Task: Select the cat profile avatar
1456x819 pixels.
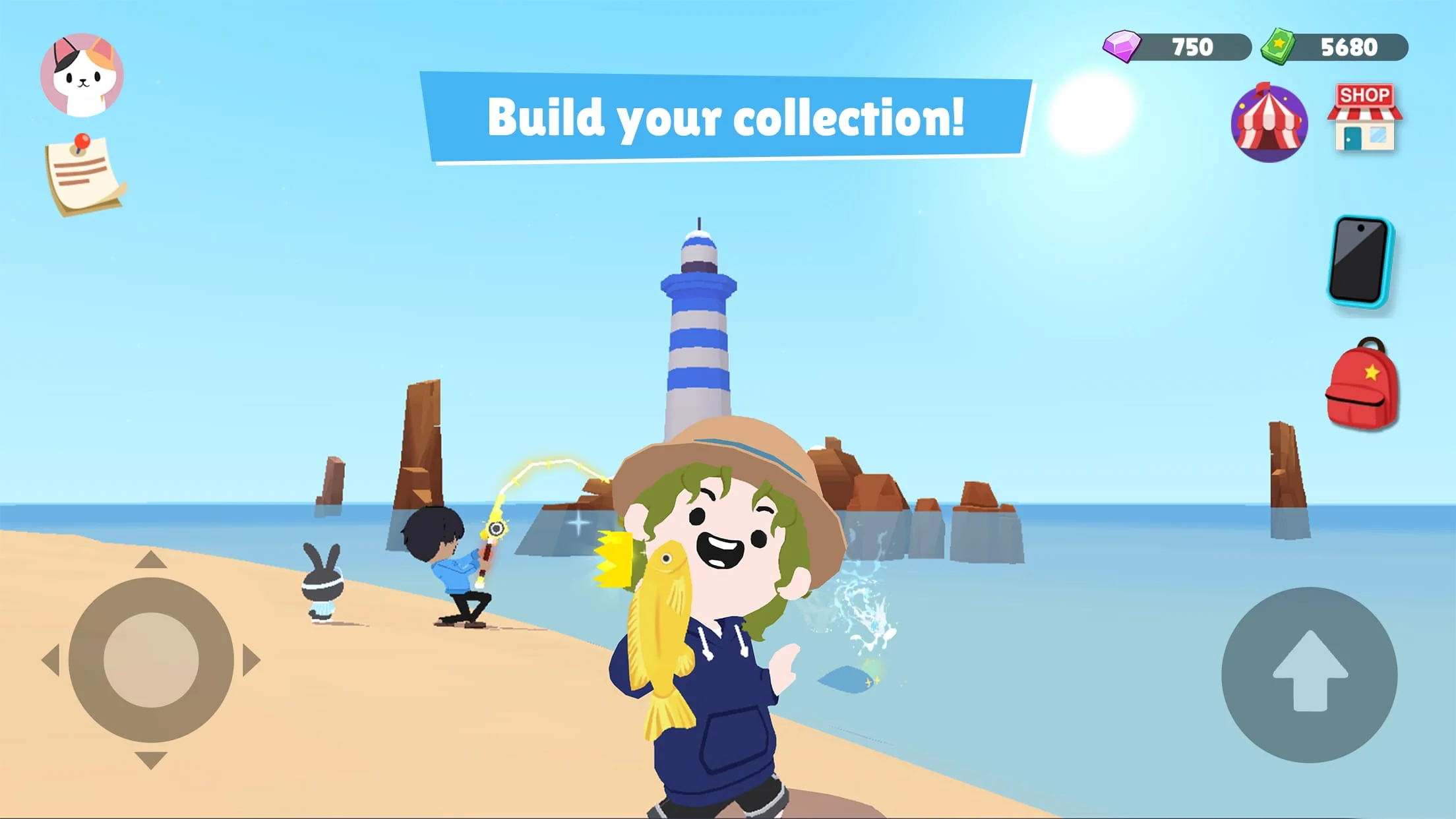Action: [x=83, y=75]
